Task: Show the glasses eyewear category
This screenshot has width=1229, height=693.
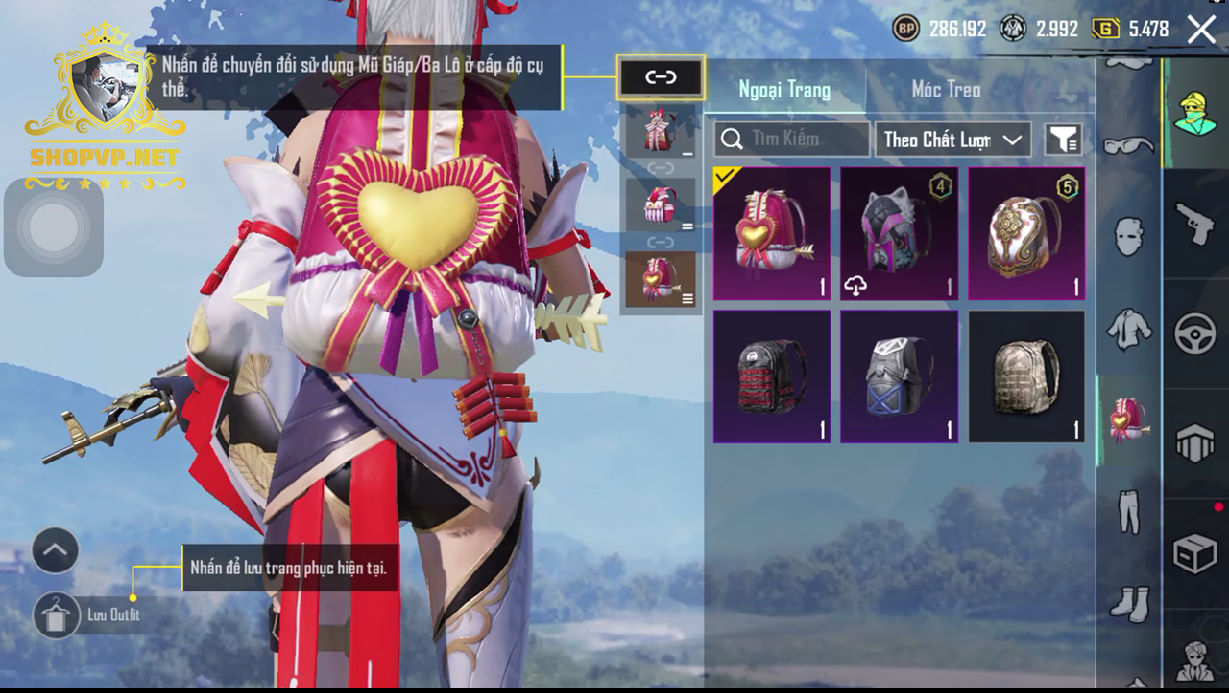Action: point(1129,146)
